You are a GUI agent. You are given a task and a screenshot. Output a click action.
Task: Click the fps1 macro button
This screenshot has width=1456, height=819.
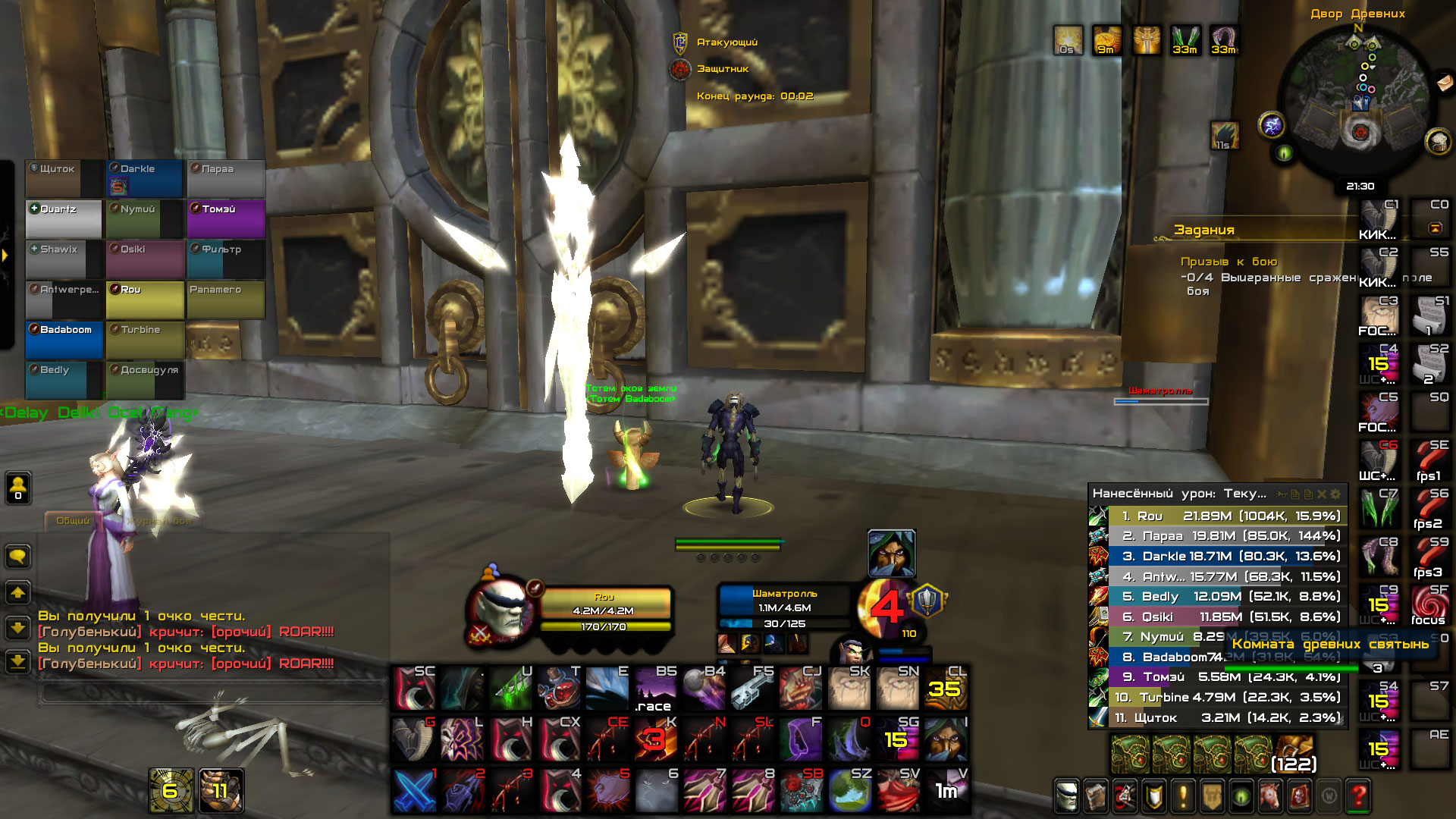[x=1429, y=461]
